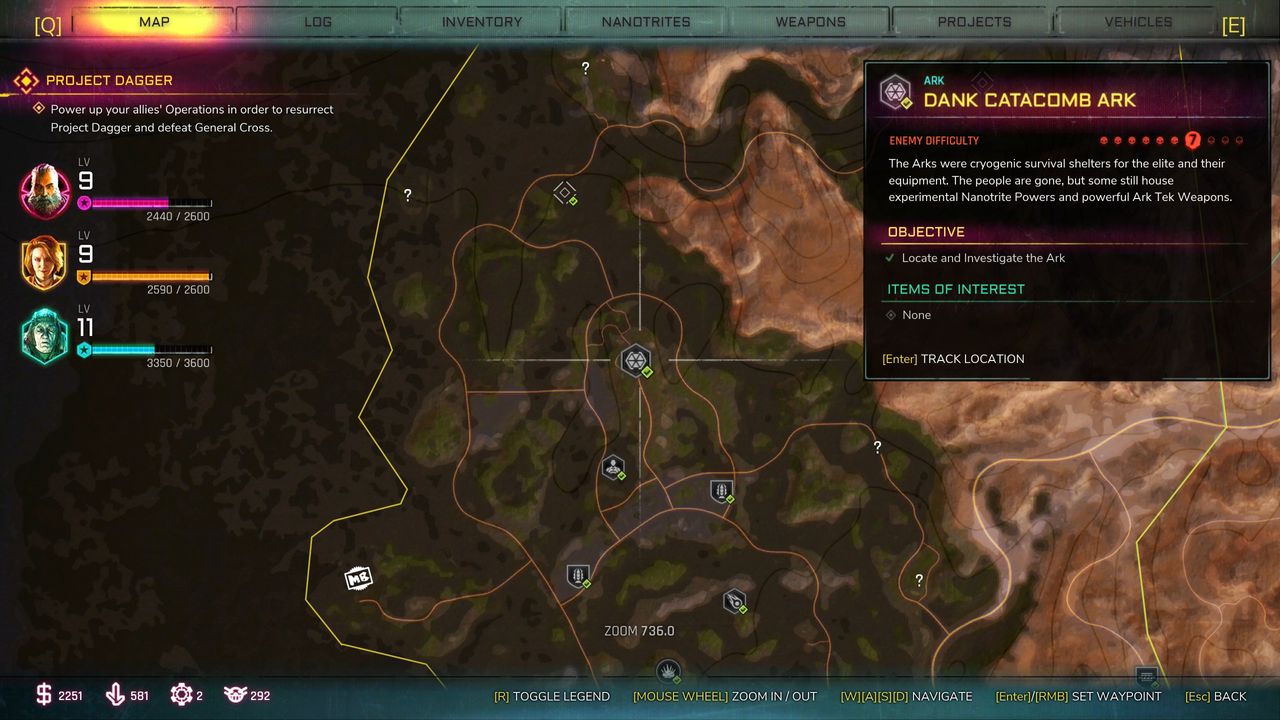Track the Dank Catacomb Ark location
The height and width of the screenshot is (720, 1280).
pos(953,359)
